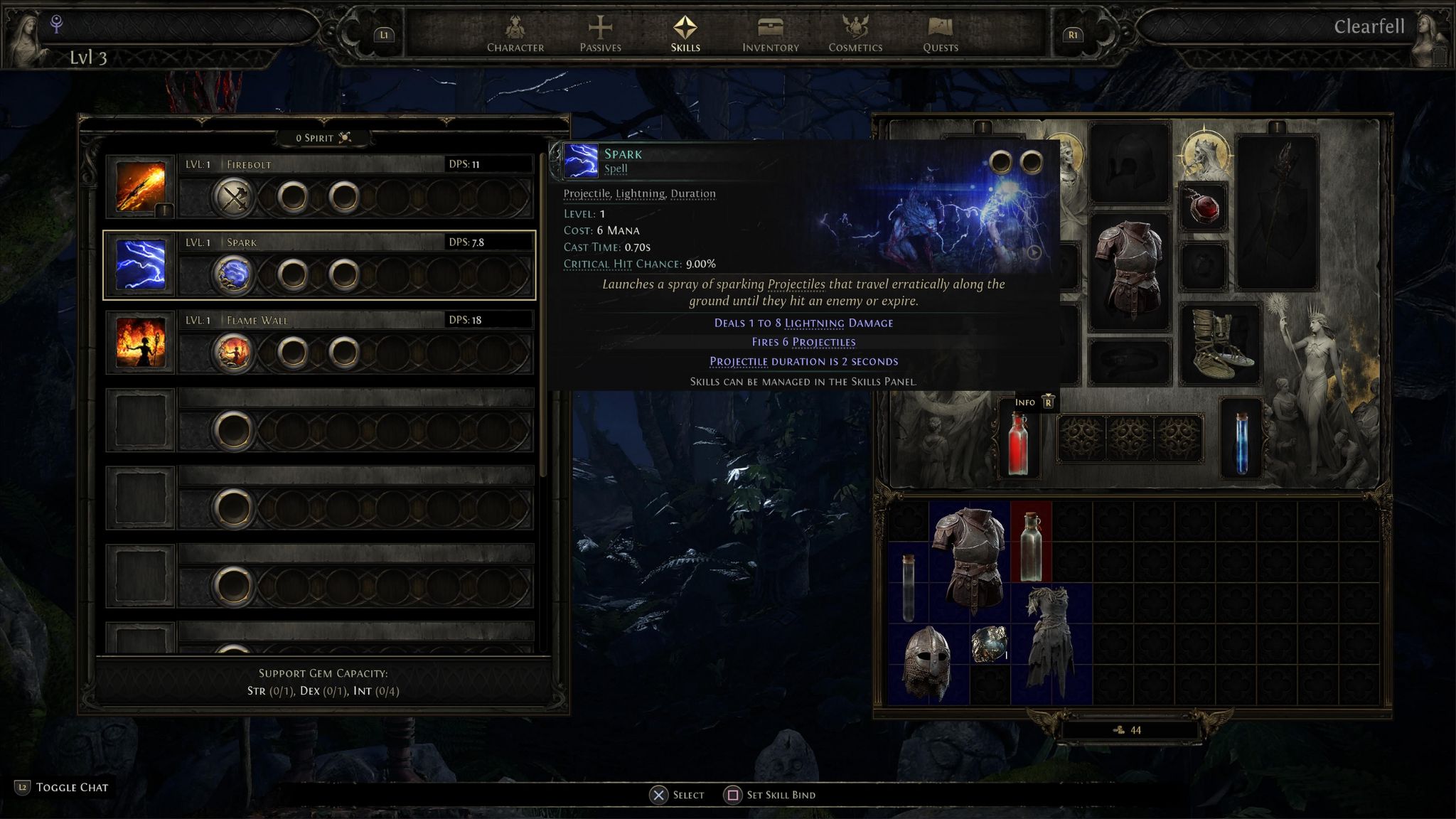Click the Spirit icon atop the skills panel
Screen dimensions: 1456x819
[x=344, y=137]
